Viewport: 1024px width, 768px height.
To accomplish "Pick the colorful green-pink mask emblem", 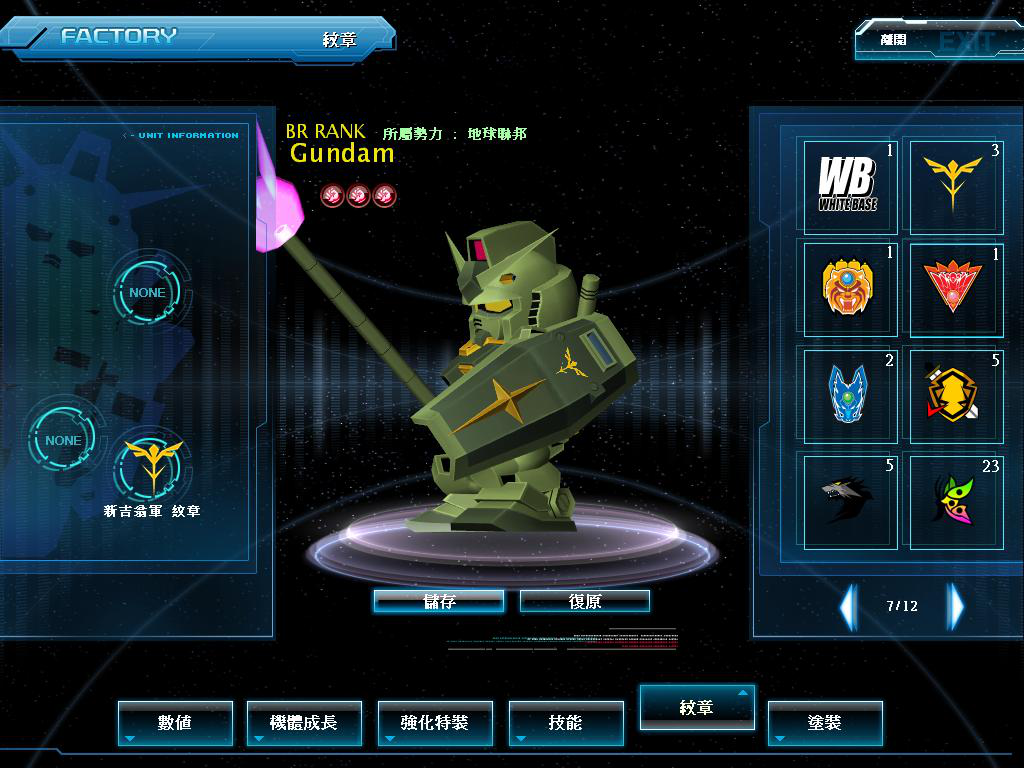I will (x=954, y=499).
